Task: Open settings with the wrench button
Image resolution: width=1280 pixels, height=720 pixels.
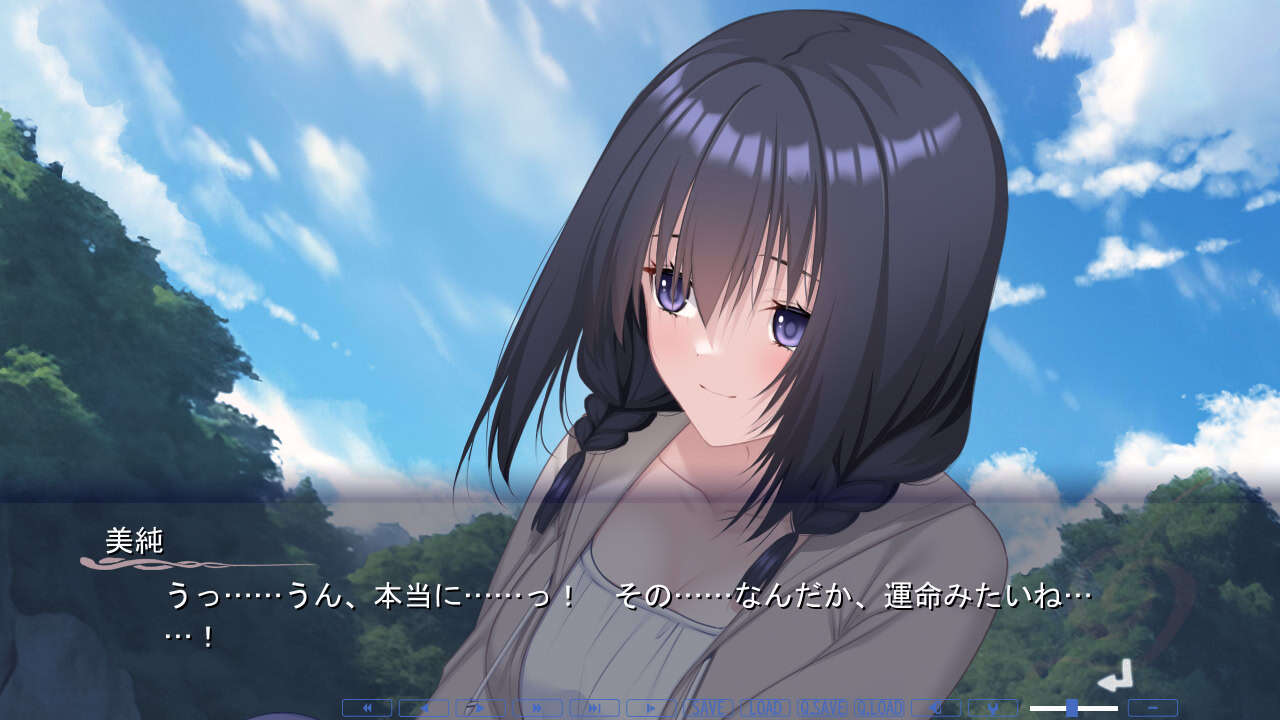Action: tap(993, 708)
